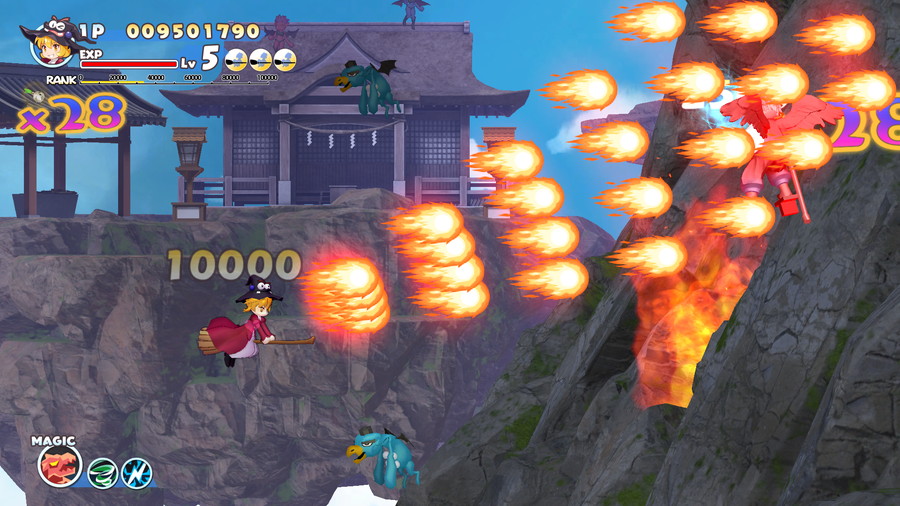Choose the blue lightning bolt magic
Viewport: 900px width, 506px height.
point(137,473)
